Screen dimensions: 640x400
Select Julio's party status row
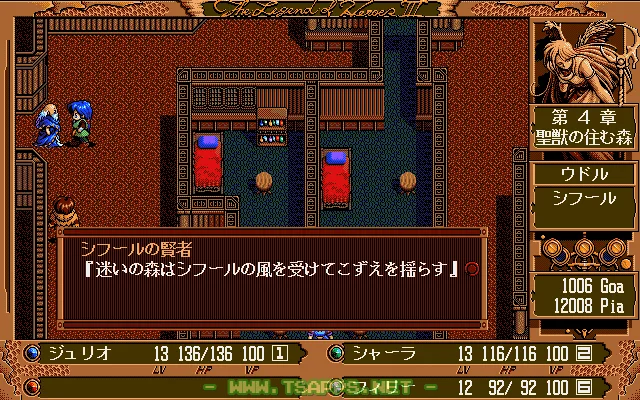coord(160,352)
